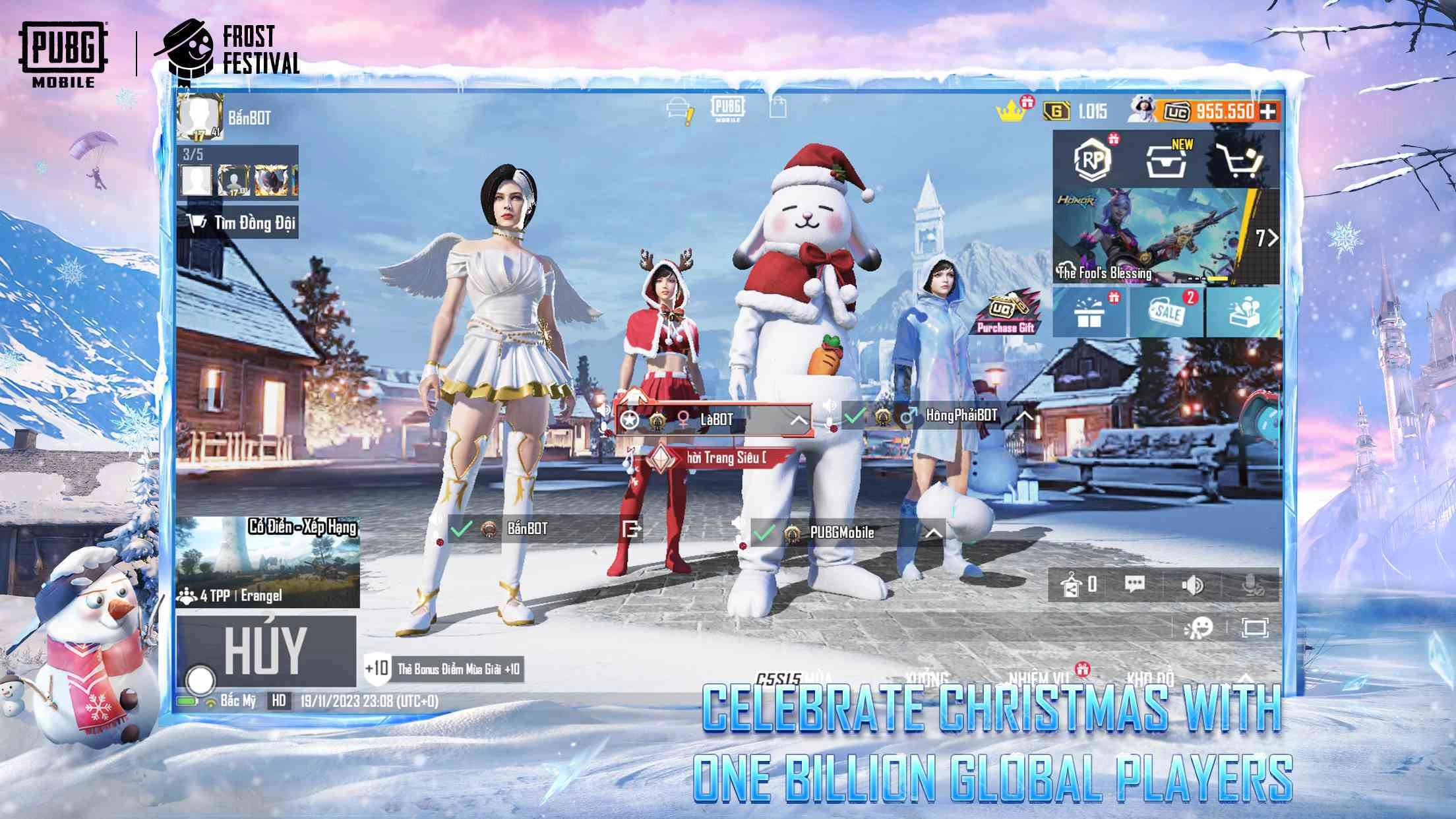1456x819 pixels.
Task: Open the emote quick-chat icon
Action: pos(1201,628)
